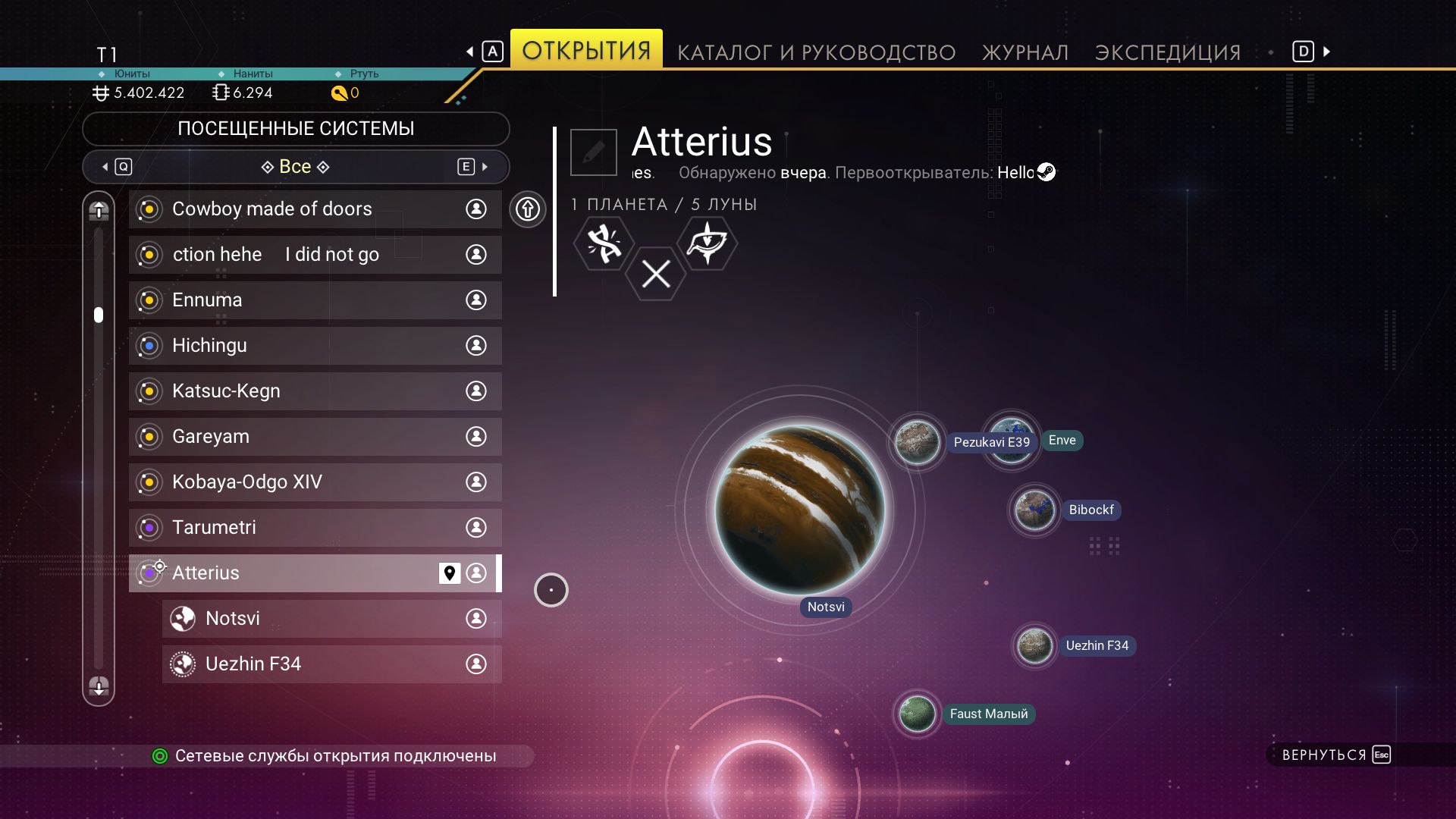The image size is (1456, 819).
Task: Jump to top of the systems list
Action: (99, 212)
